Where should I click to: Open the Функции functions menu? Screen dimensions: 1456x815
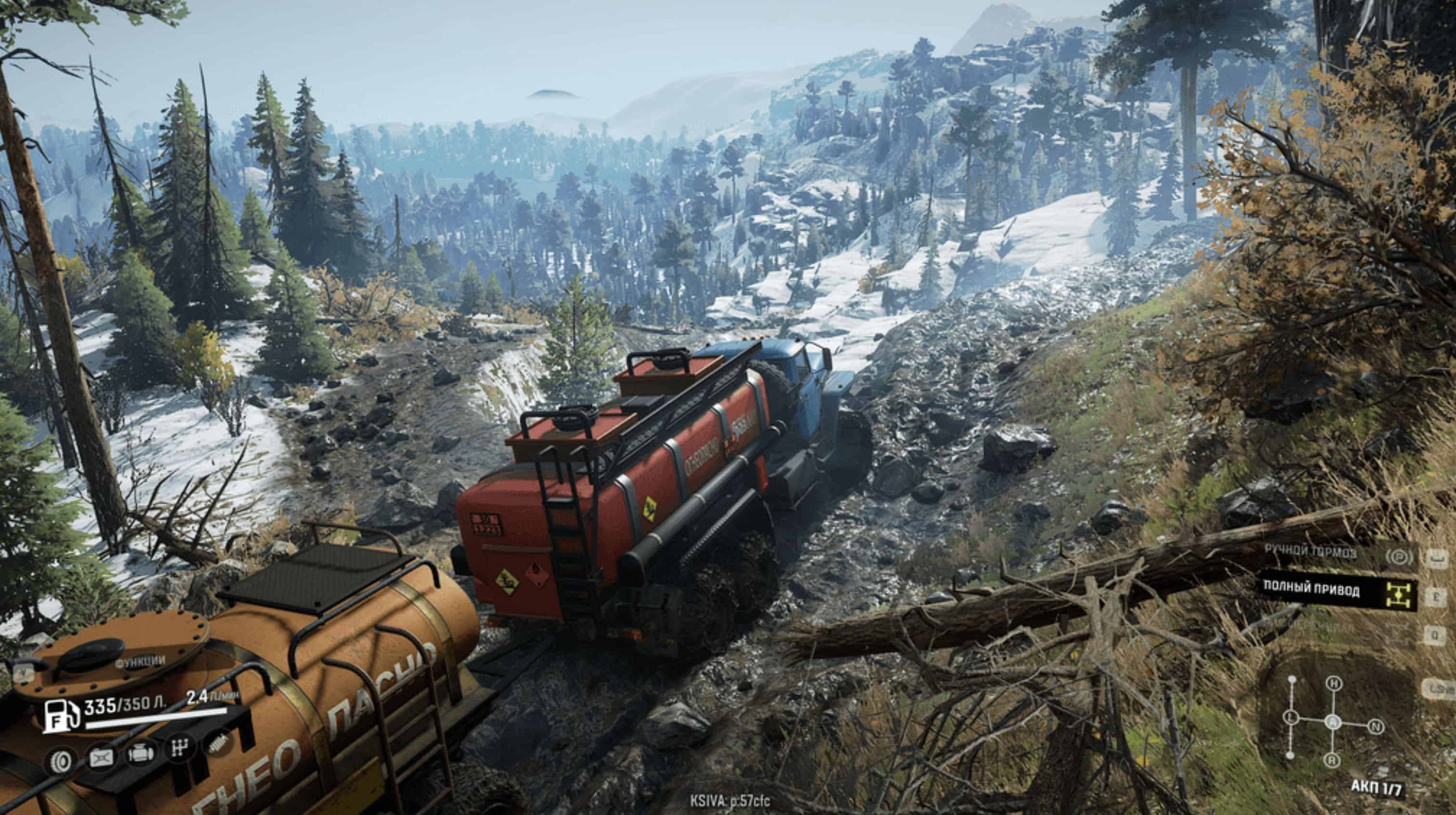(x=140, y=660)
